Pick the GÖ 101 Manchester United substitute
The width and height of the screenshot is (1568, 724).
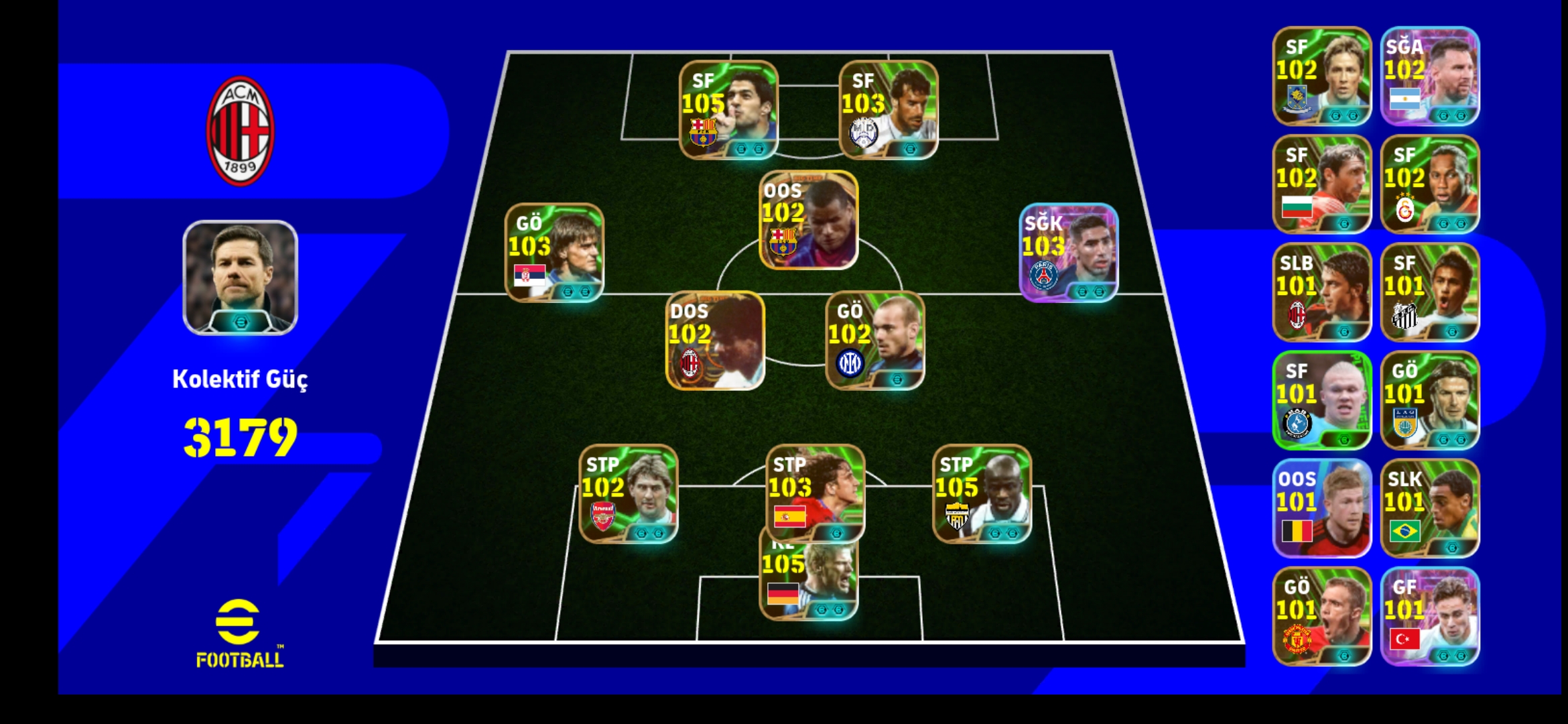pyautogui.click(x=1322, y=616)
